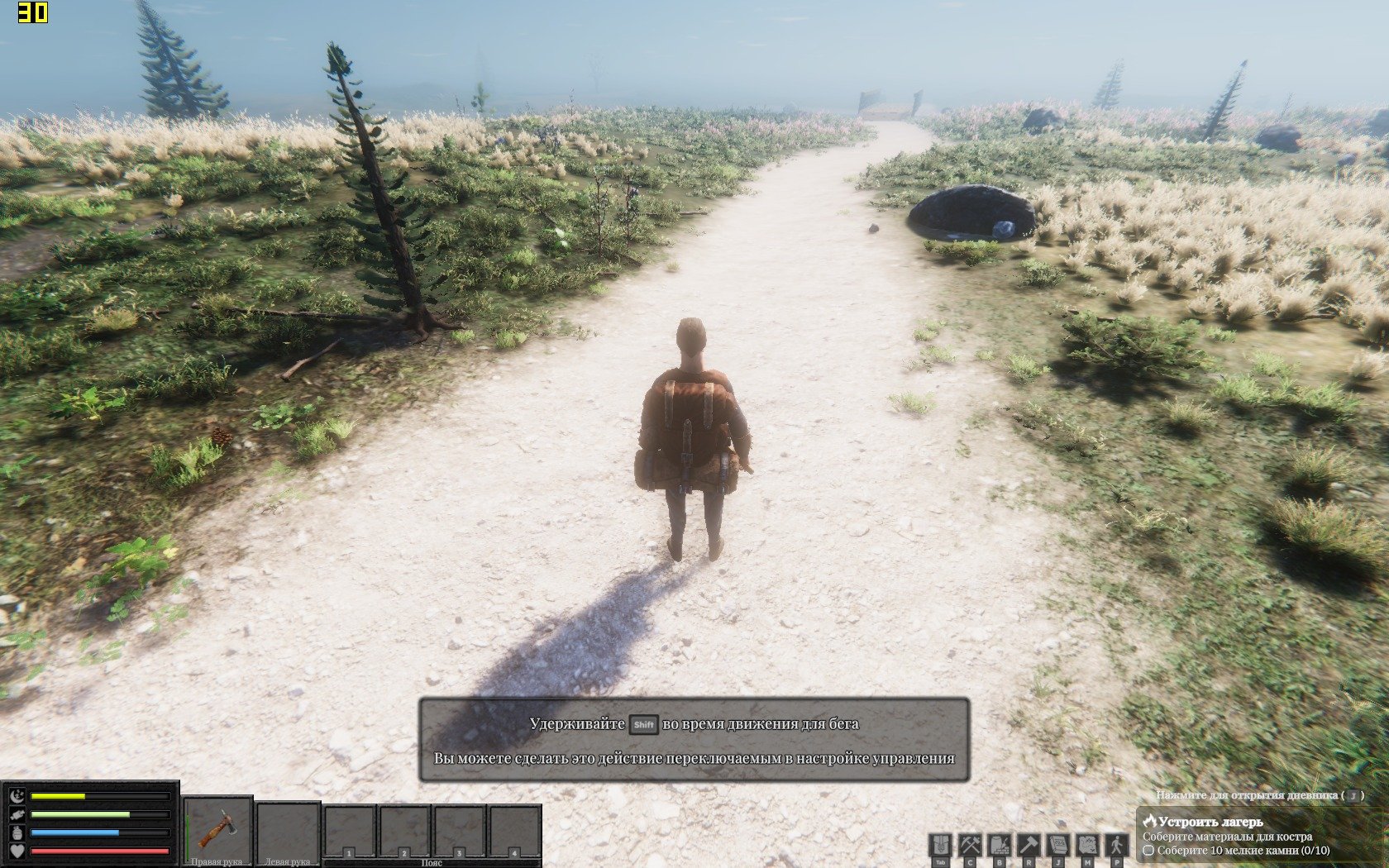Open the crossed pickaxe and hammer crafting icon
1389x868 pixels.
(x=969, y=845)
